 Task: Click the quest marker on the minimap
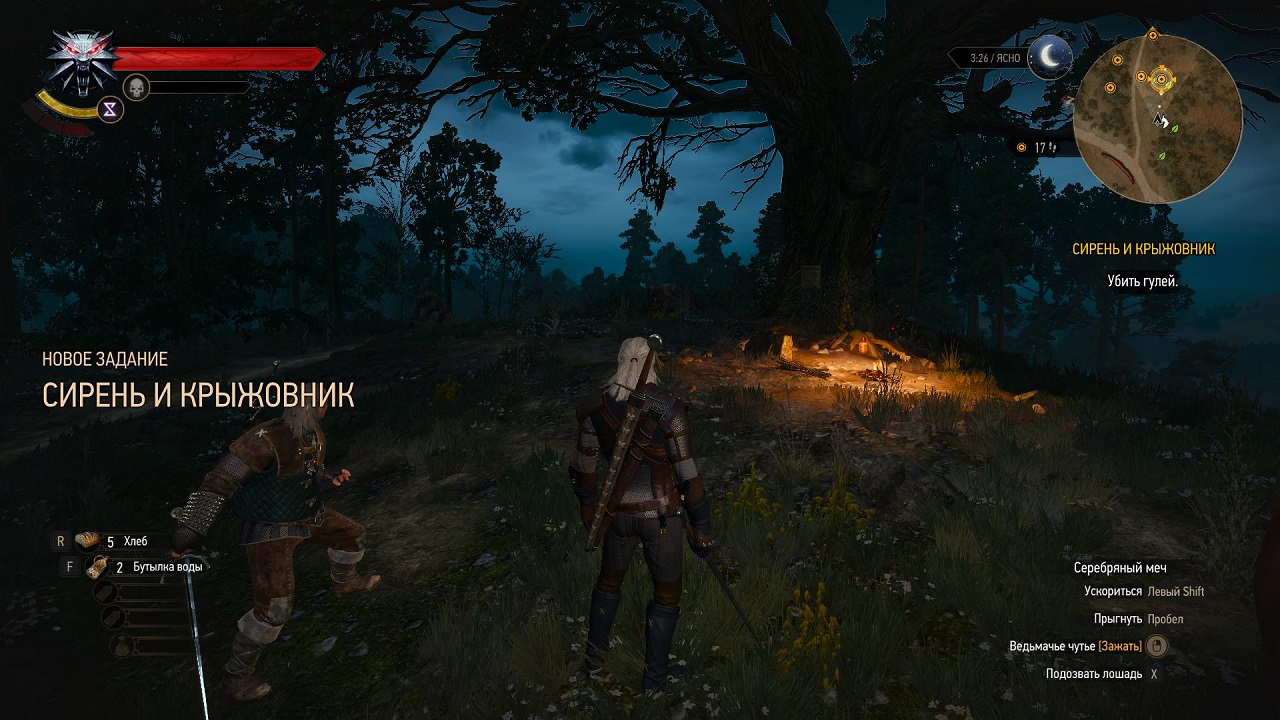1162,79
